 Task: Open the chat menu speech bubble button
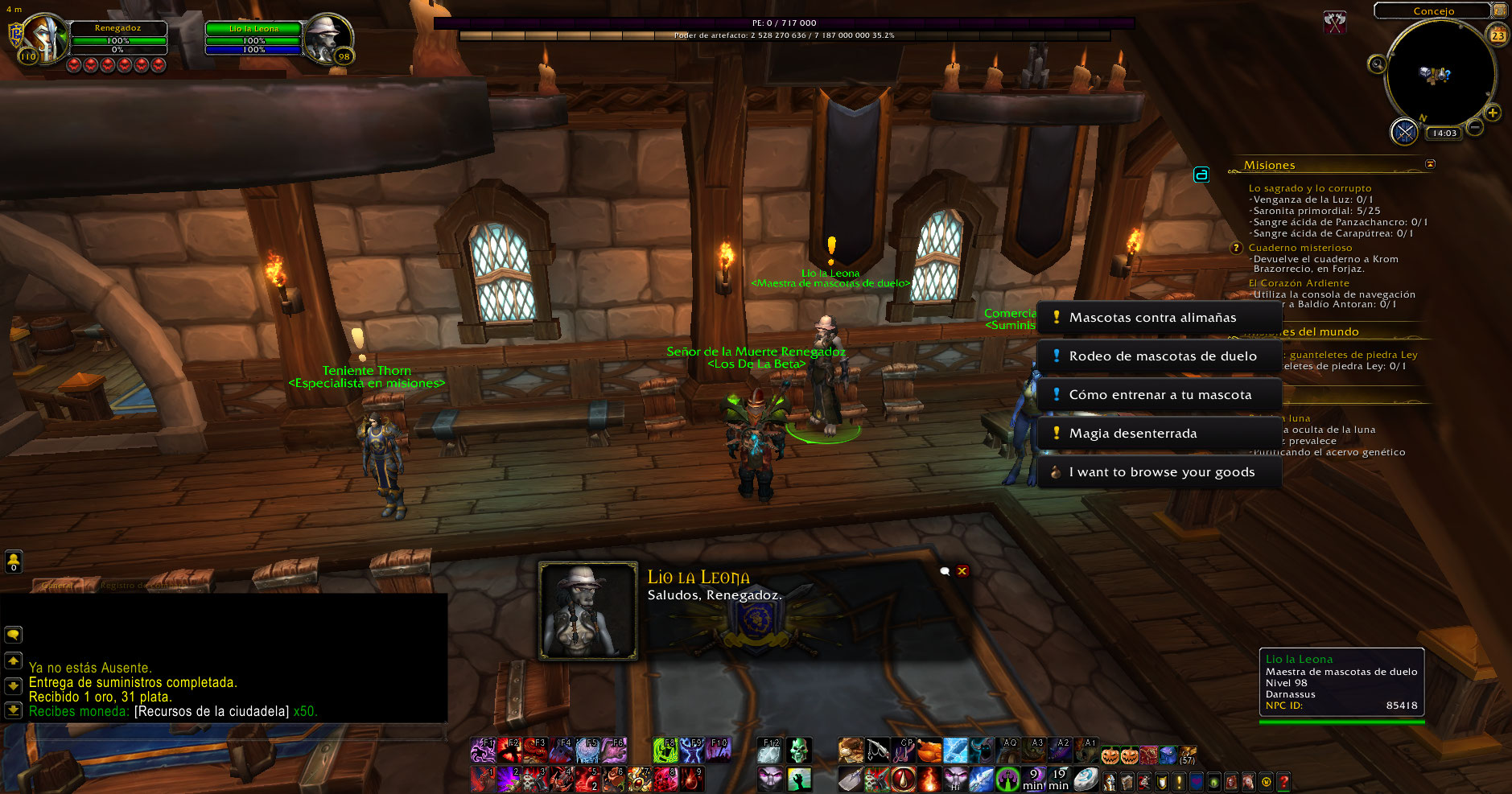click(x=14, y=635)
